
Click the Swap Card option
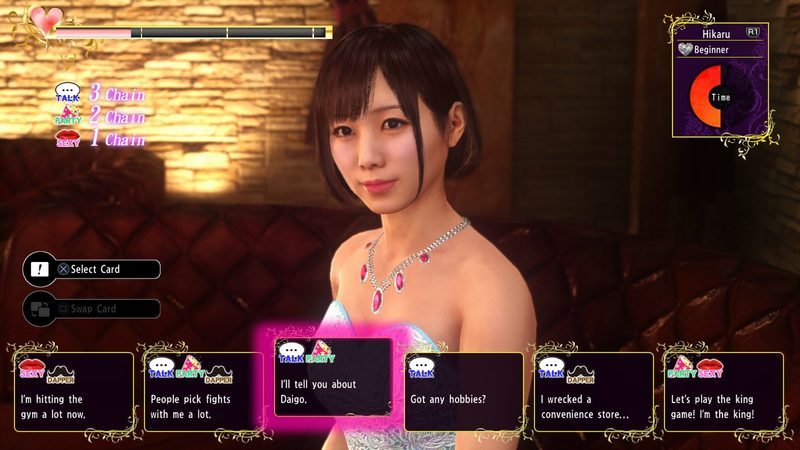click(x=95, y=309)
